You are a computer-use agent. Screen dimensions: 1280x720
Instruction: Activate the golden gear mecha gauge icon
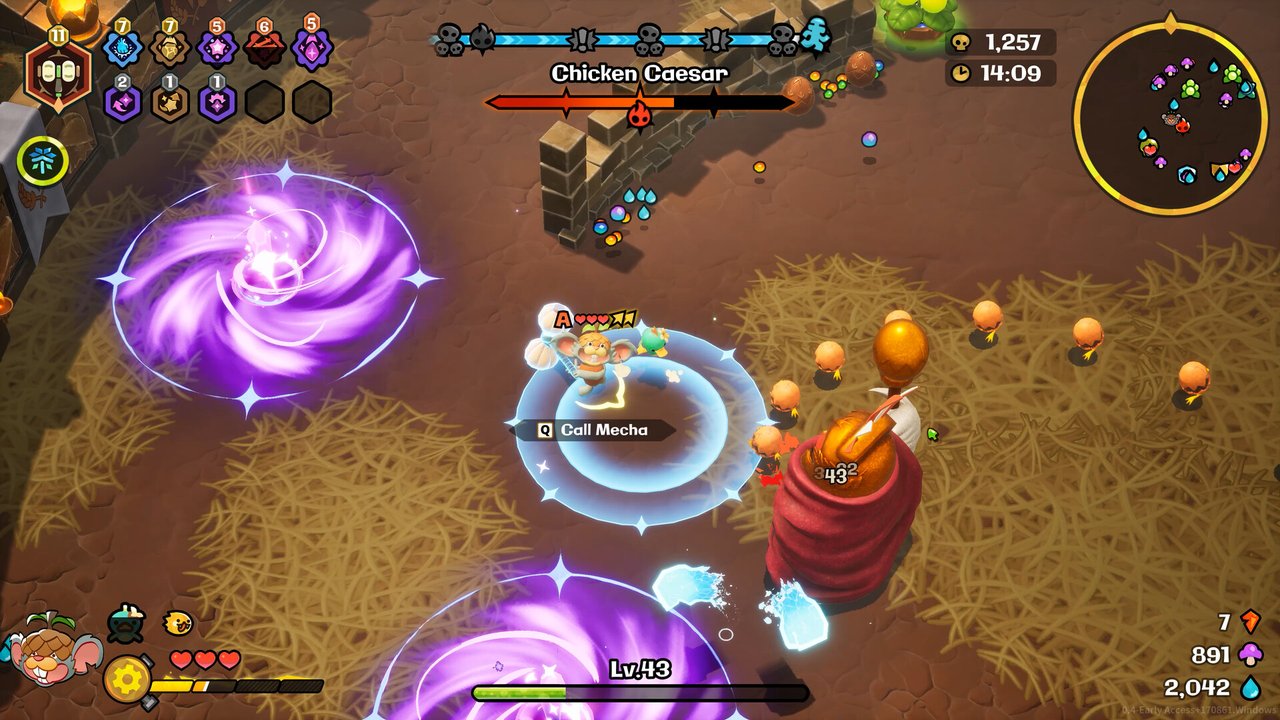[x=127, y=679]
